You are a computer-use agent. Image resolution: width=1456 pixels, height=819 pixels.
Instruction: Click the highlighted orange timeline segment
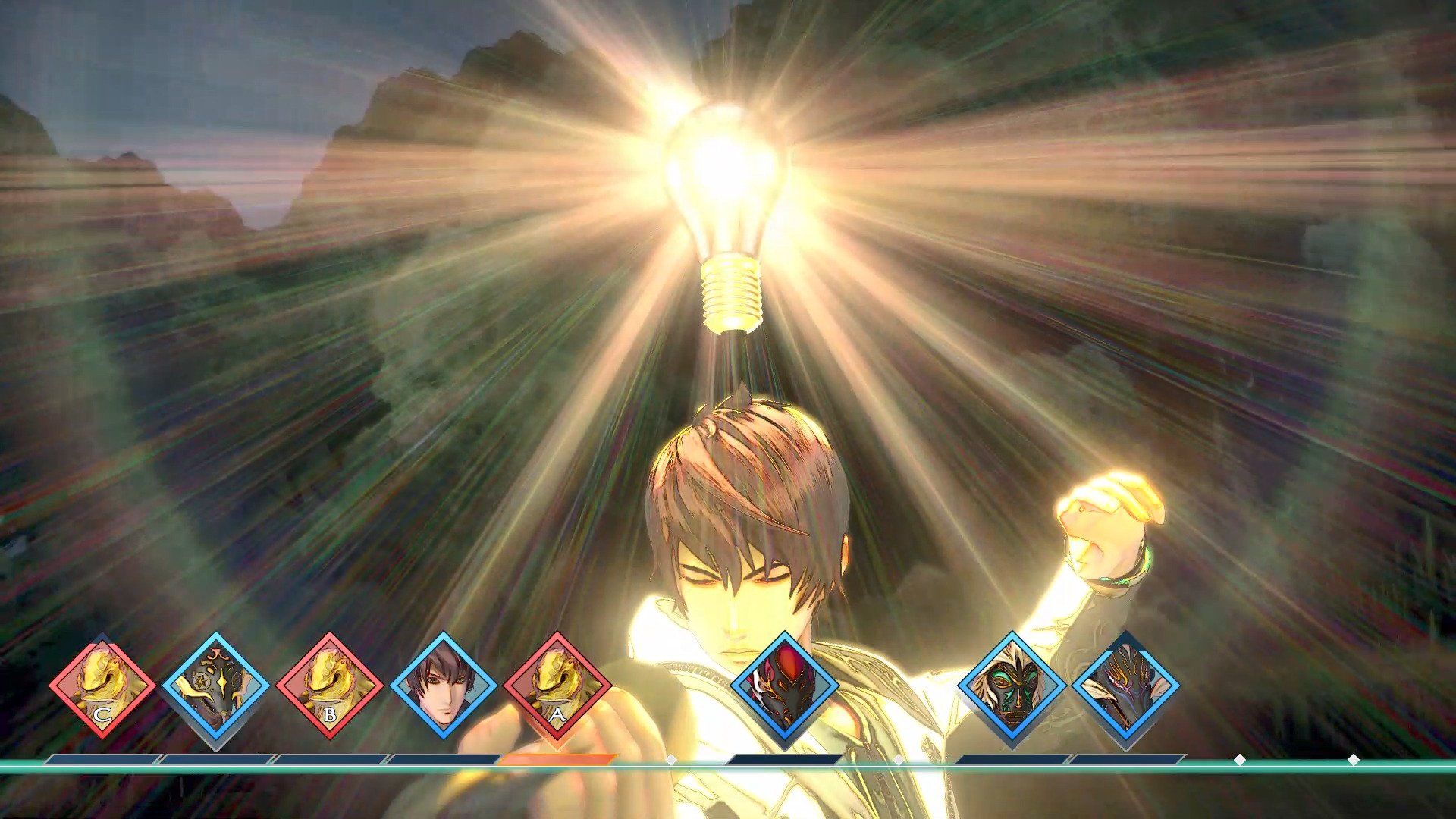click(557, 759)
